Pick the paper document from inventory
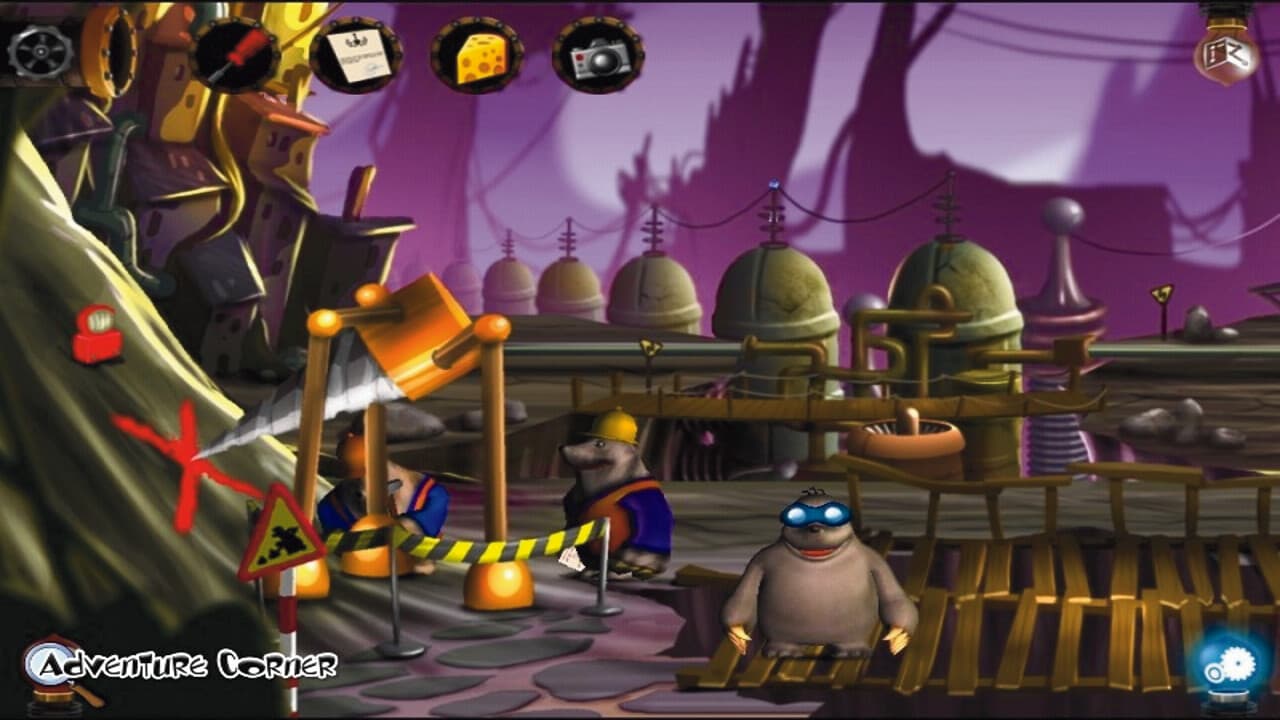This screenshot has height=720, width=1280. (355, 55)
